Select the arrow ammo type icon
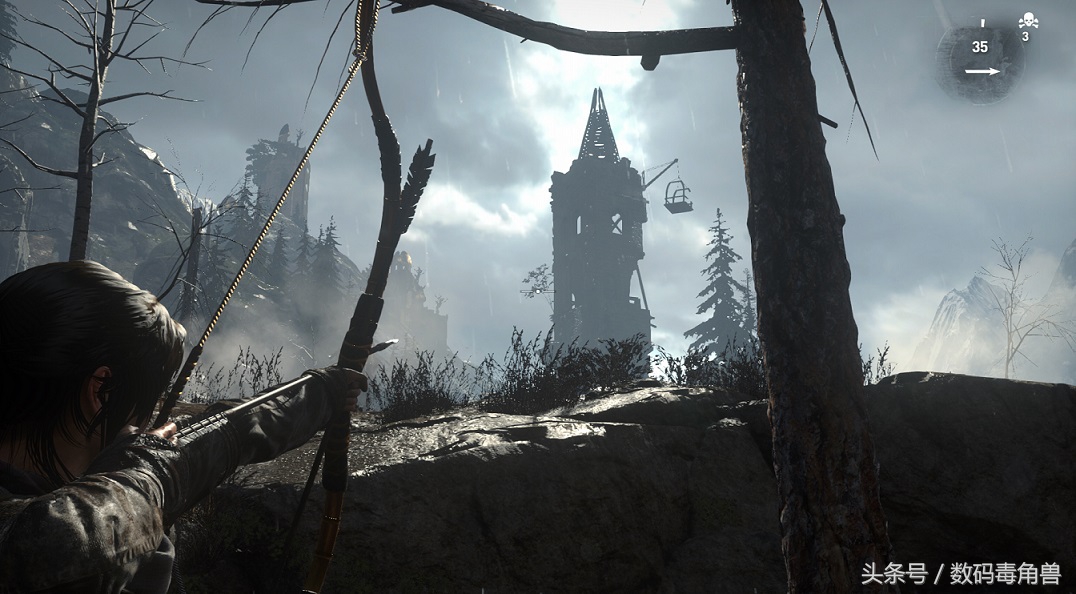This screenshot has height=594, width=1076. pyautogui.click(x=982, y=71)
